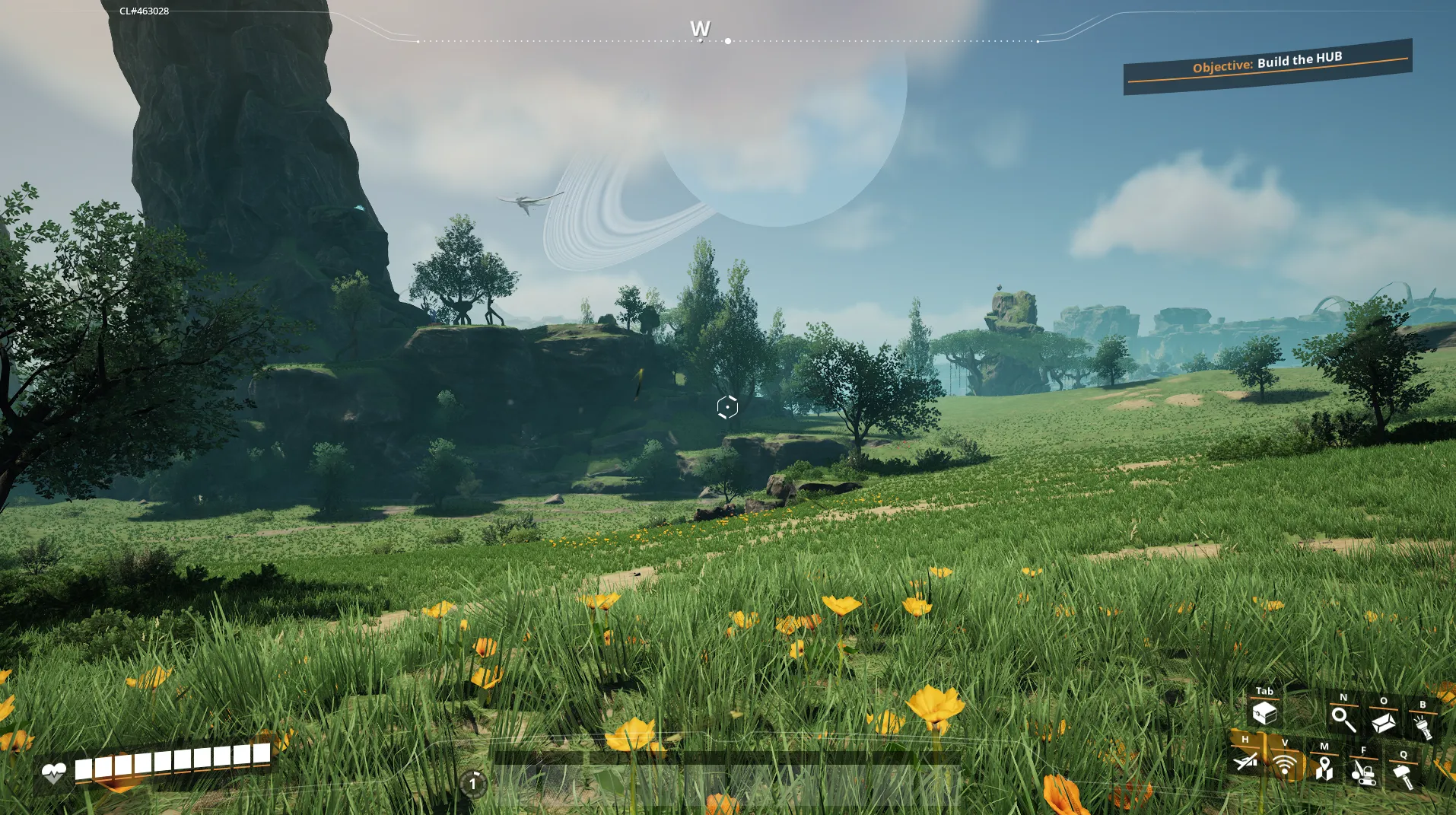Select the dismantle excavator icon
This screenshot has width=1456, height=815.
1365,775
